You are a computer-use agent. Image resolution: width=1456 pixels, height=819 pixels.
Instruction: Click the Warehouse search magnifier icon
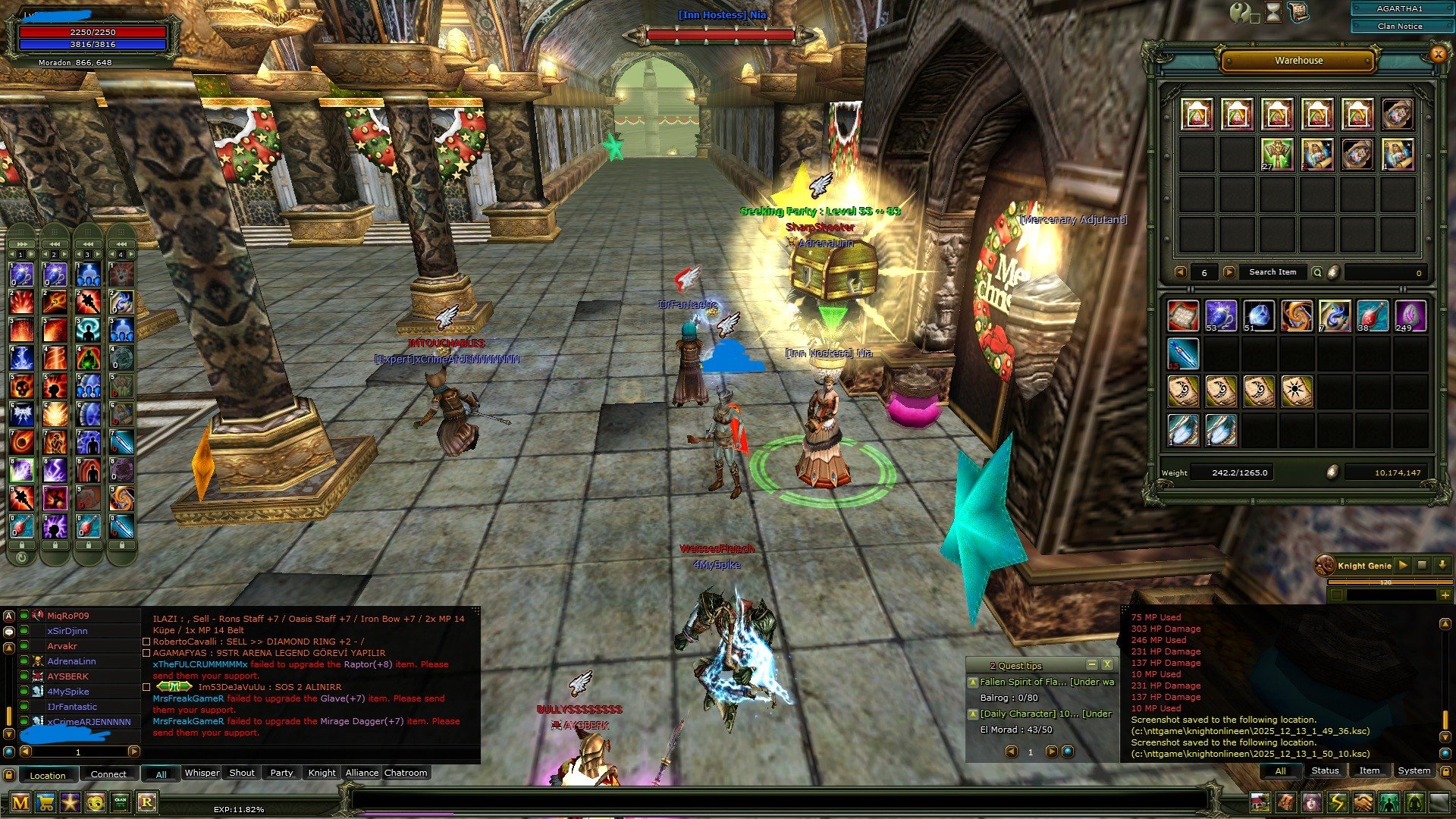click(1317, 272)
